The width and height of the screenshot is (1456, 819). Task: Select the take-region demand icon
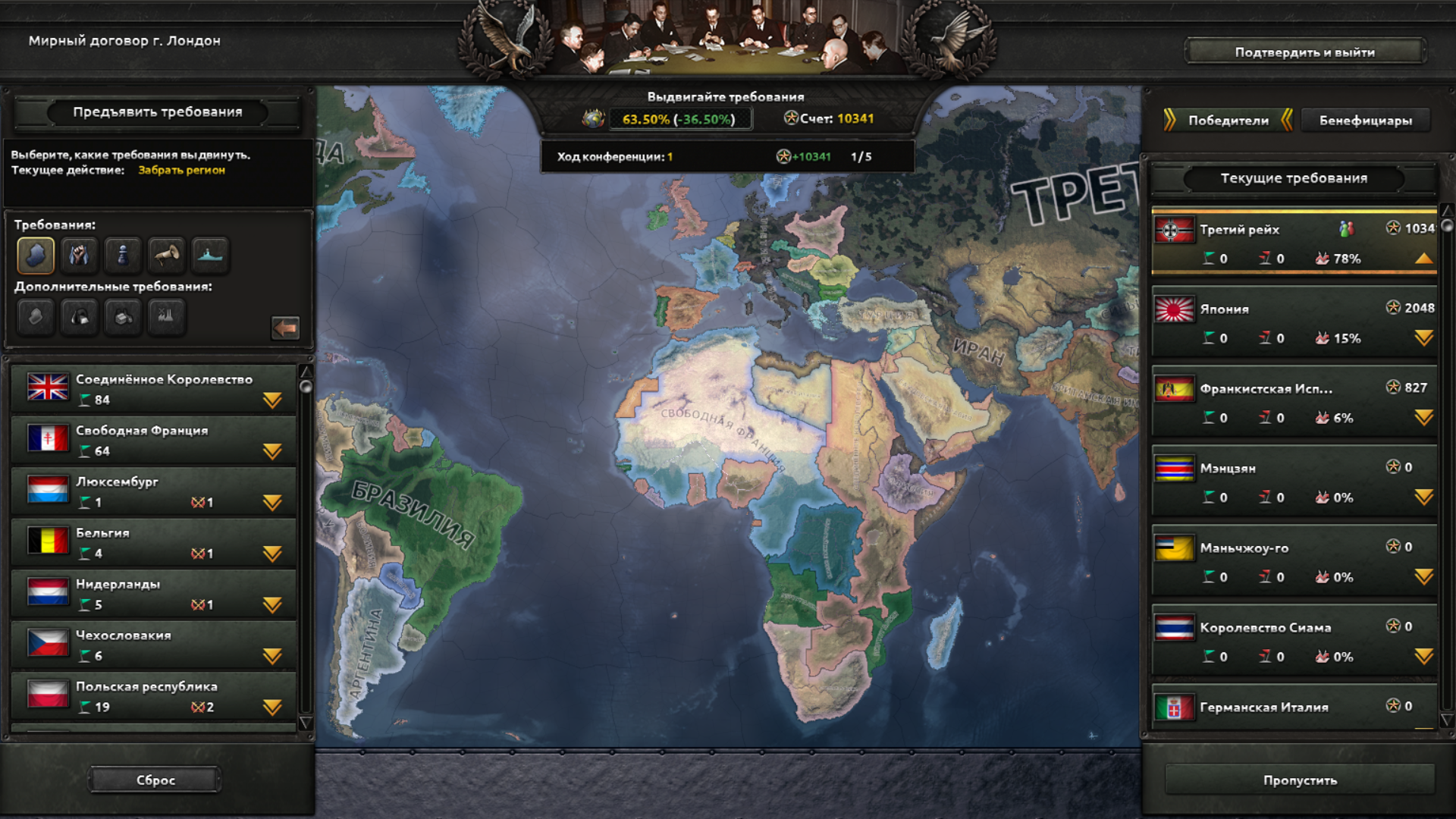point(36,255)
